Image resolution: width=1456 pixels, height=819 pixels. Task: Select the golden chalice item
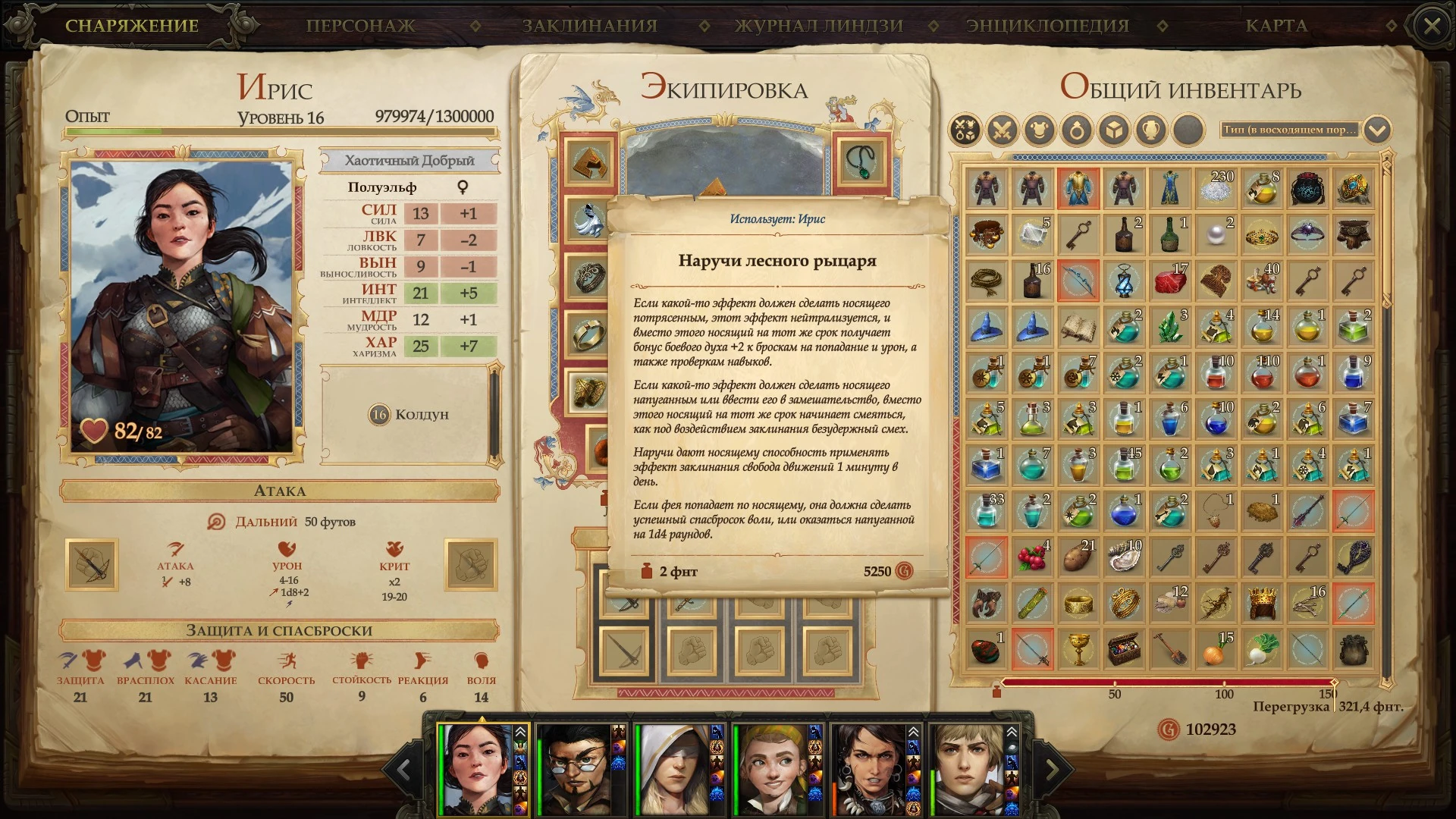(x=1078, y=650)
